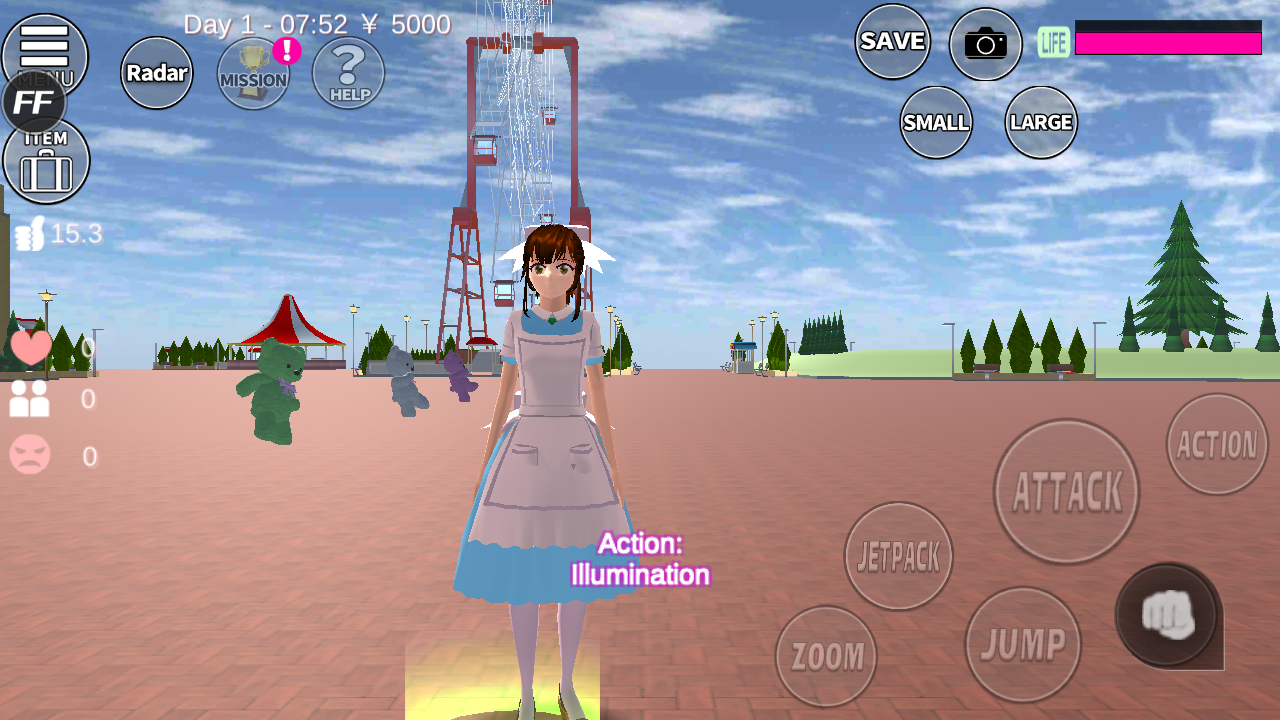
Task: Tap the ACTION button
Action: [x=1217, y=444]
